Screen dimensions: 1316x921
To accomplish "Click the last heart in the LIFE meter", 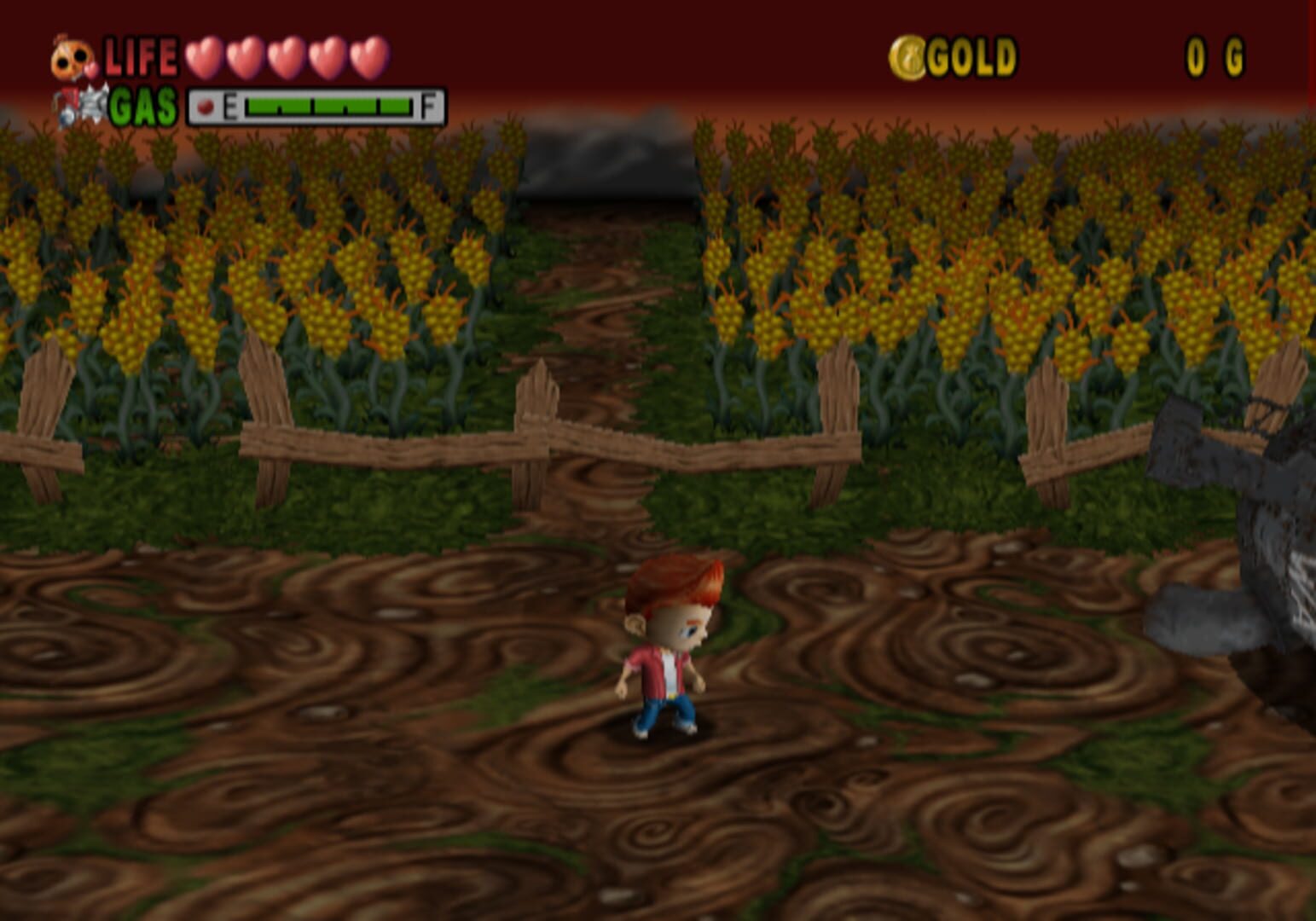I will click(365, 58).
